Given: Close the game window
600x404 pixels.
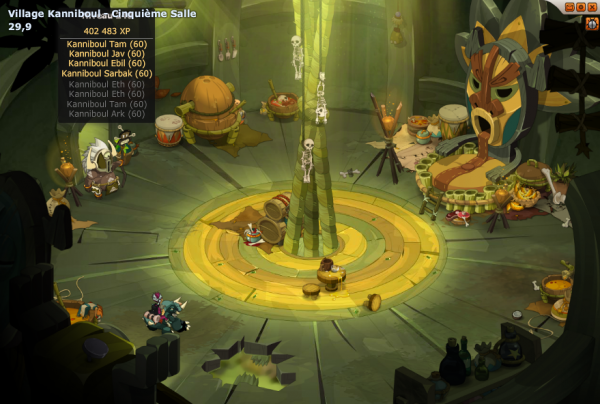Looking at the screenshot, I should pyautogui.click(x=593, y=7).
